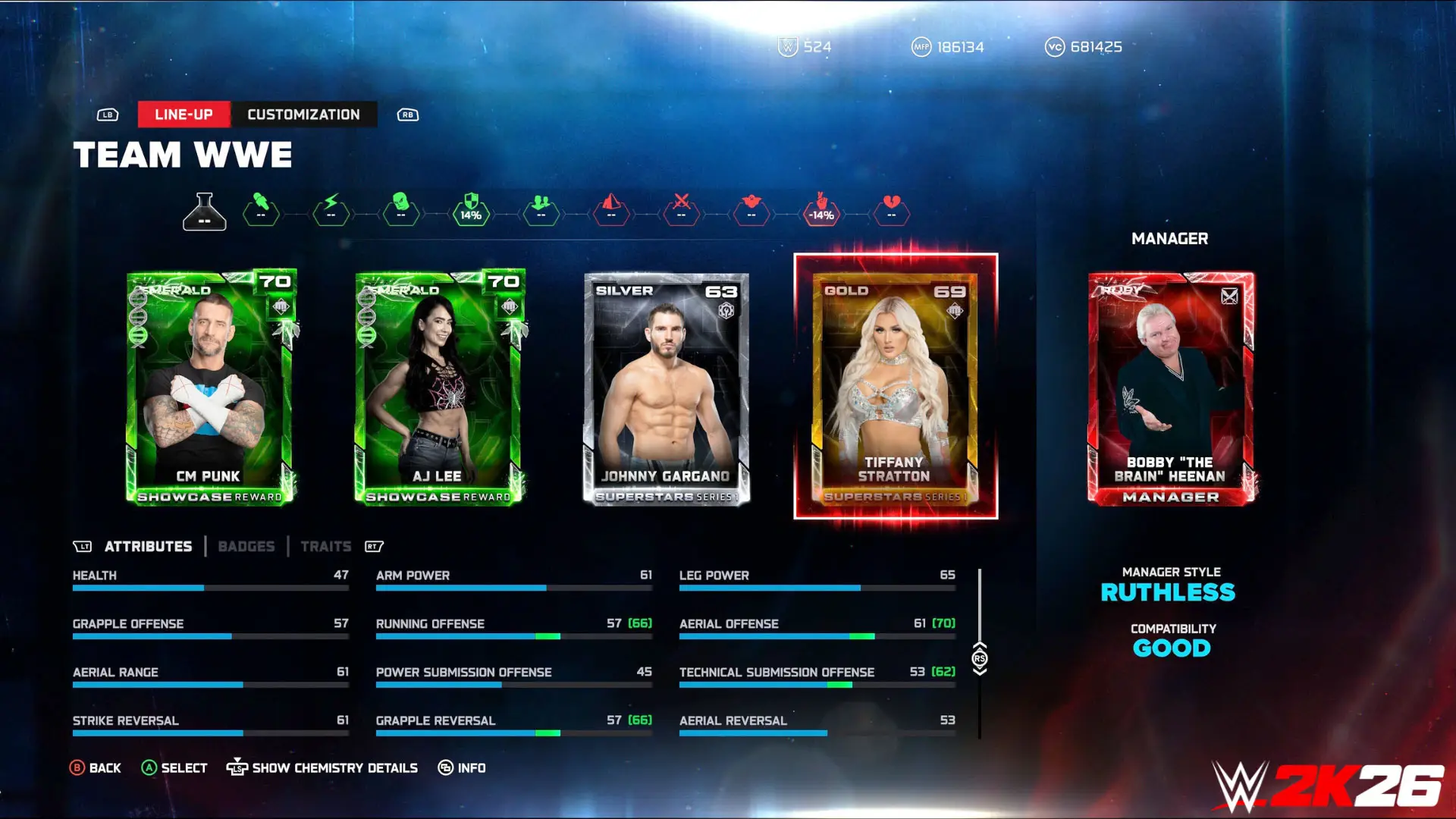Select the green microphone chemistry icon
Screen dimensions: 1456x819
tap(262, 213)
